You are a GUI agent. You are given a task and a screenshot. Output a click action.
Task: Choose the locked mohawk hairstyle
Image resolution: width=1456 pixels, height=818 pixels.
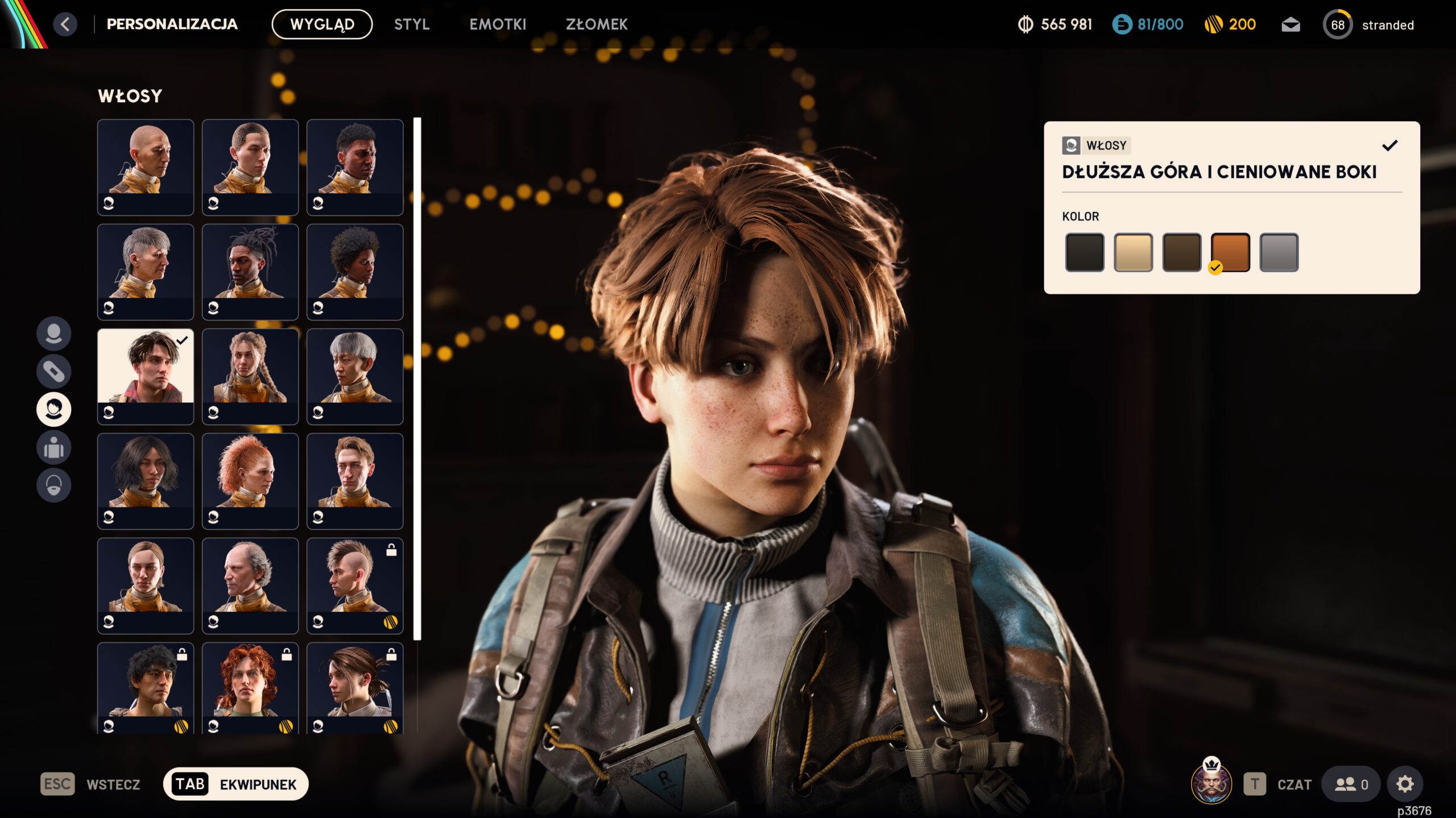[355, 586]
